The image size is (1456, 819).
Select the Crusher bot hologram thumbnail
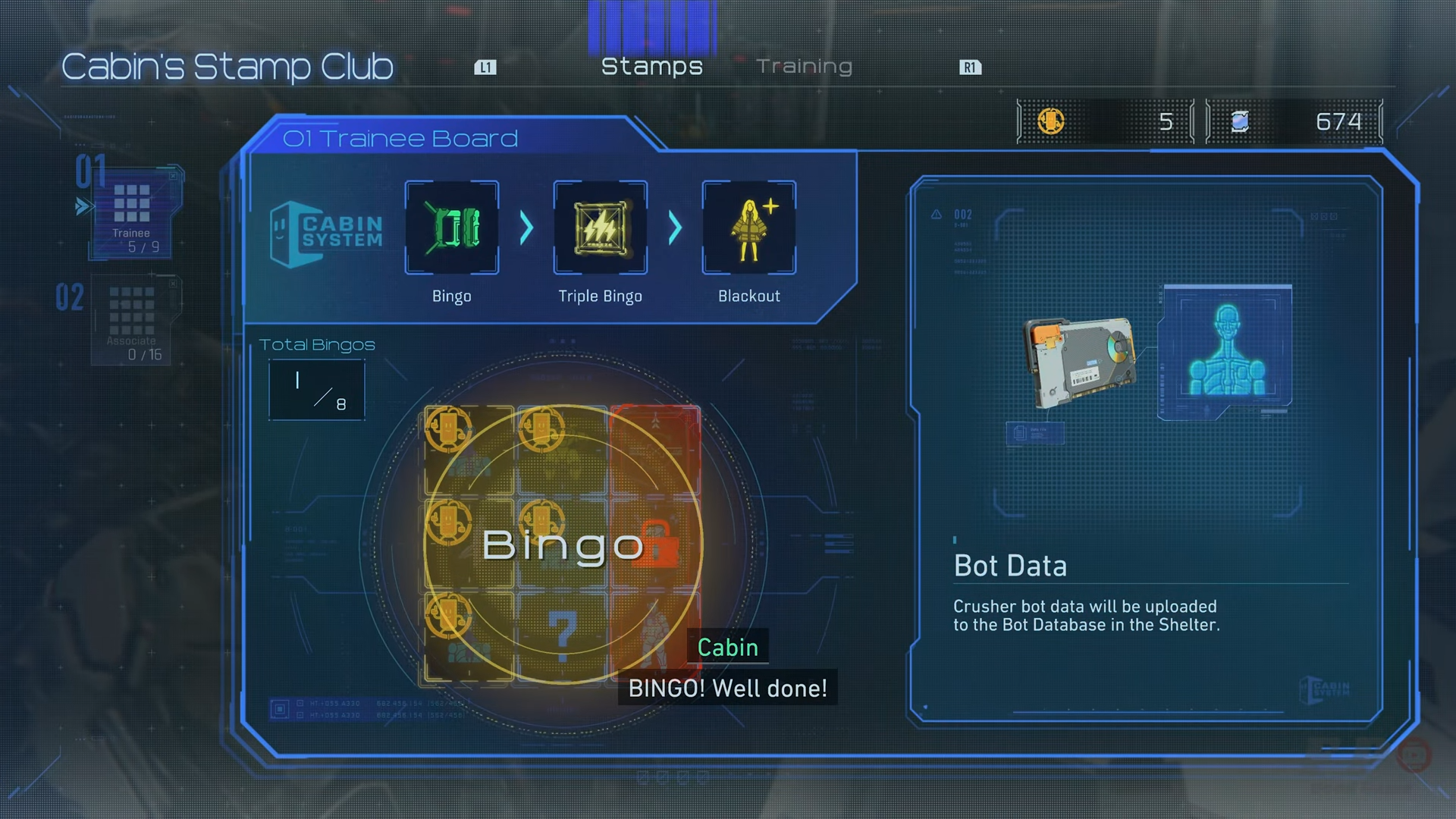[1226, 350]
